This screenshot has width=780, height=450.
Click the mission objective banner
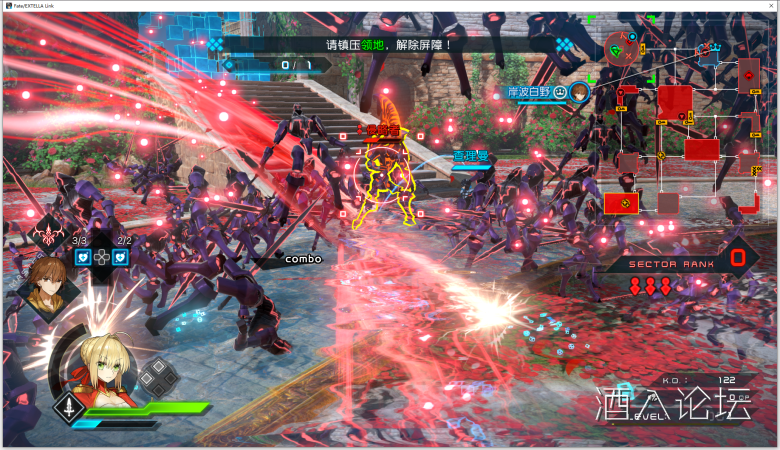[390, 45]
